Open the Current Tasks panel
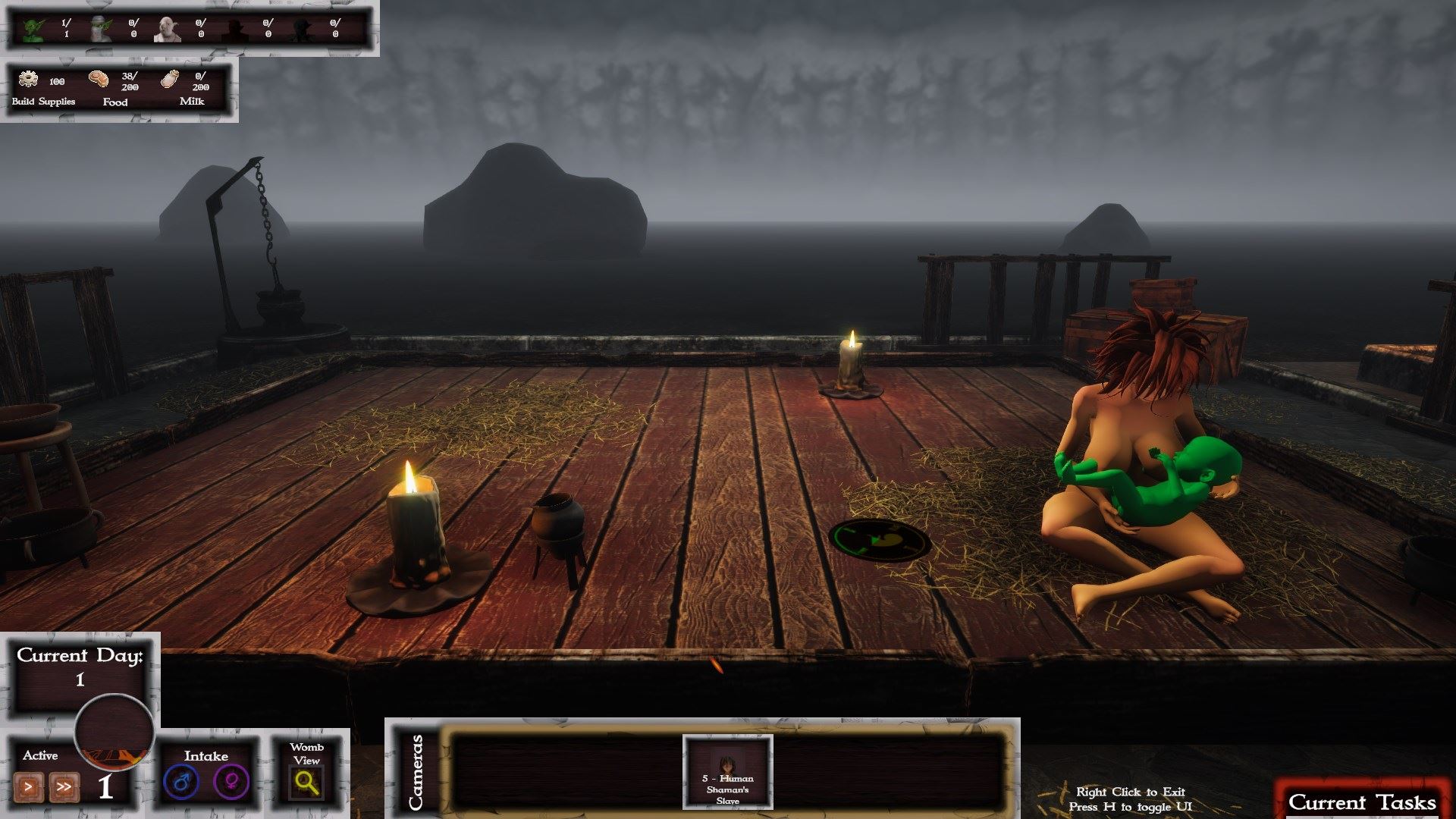The image size is (1456, 819). 1362,802
